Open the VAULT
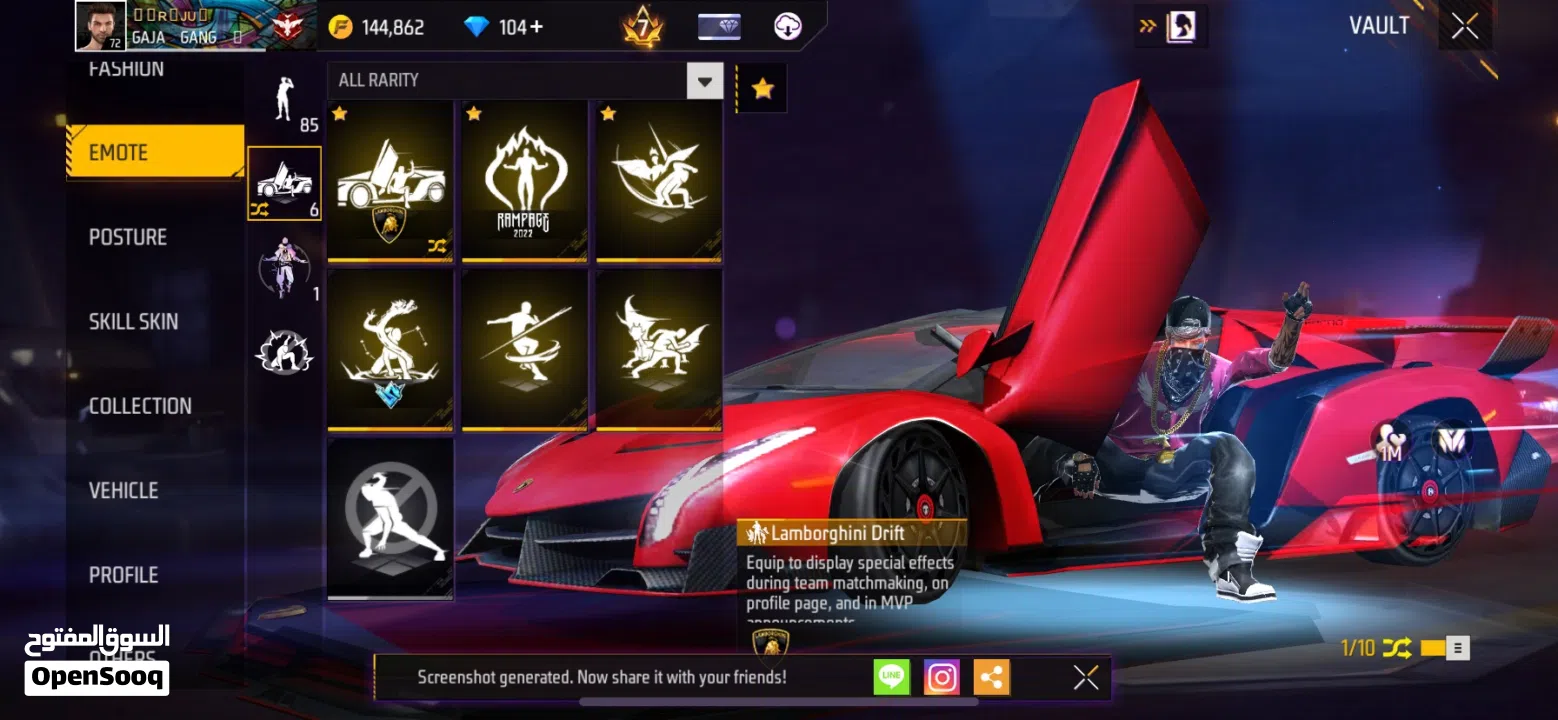 pos(1380,25)
